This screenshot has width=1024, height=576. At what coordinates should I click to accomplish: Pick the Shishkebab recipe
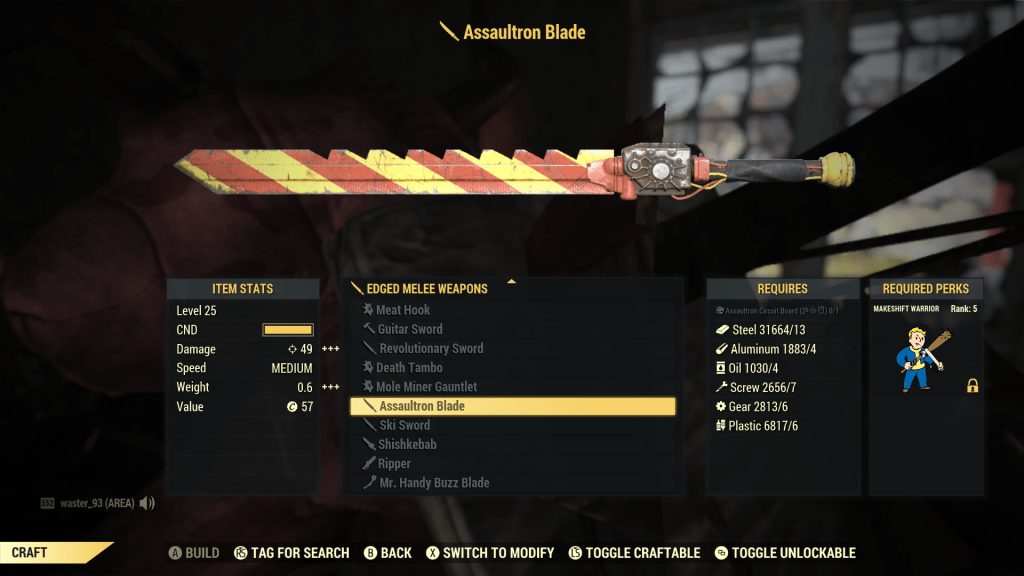coord(407,444)
